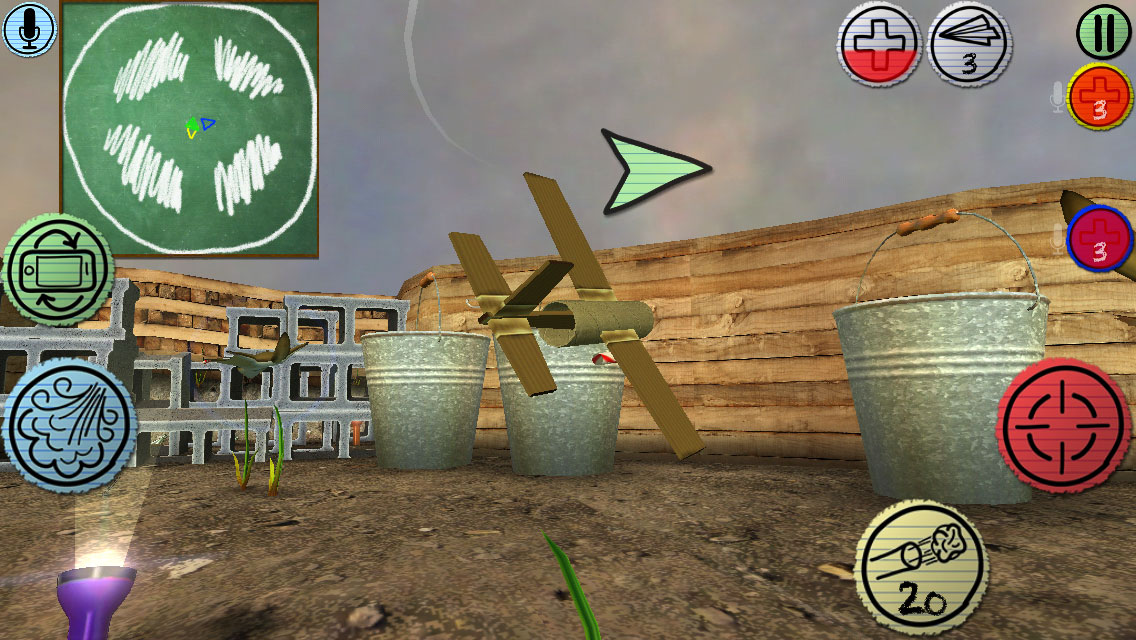
Task: Open the chalkboard minimap
Action: pyautogui.click(x=190, y=128)
